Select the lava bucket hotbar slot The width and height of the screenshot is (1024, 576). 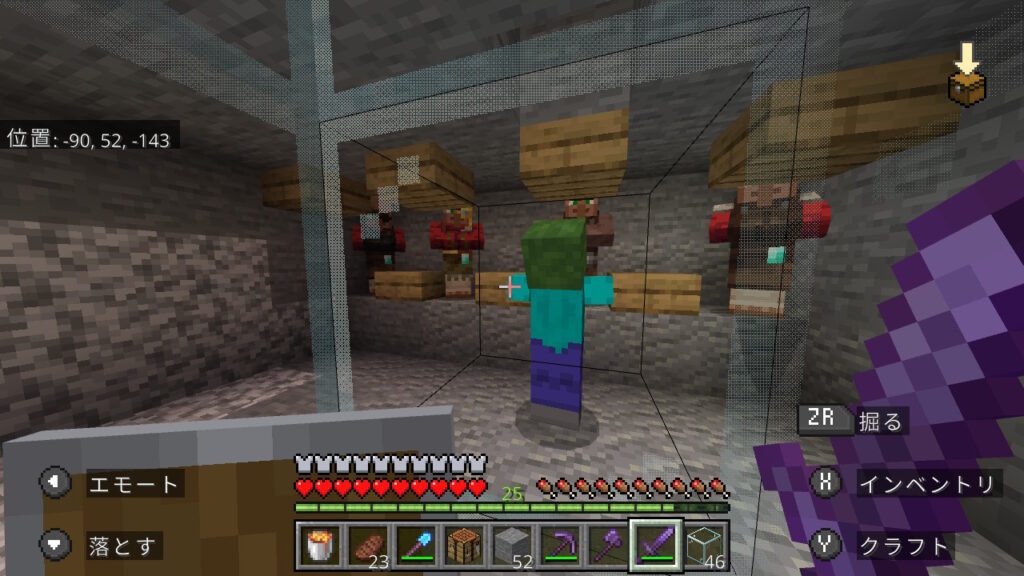(x=319, y=545)
